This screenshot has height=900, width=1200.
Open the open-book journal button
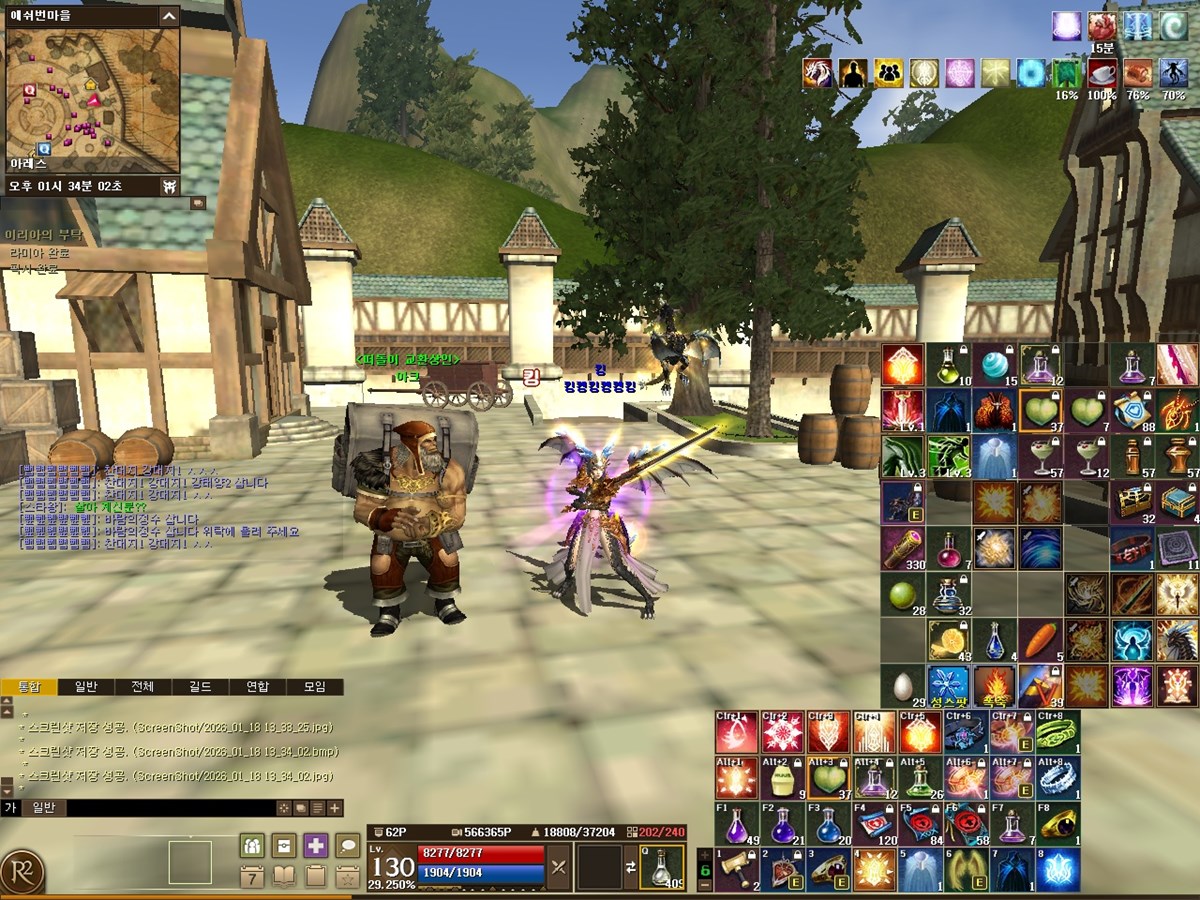point(284,877)
